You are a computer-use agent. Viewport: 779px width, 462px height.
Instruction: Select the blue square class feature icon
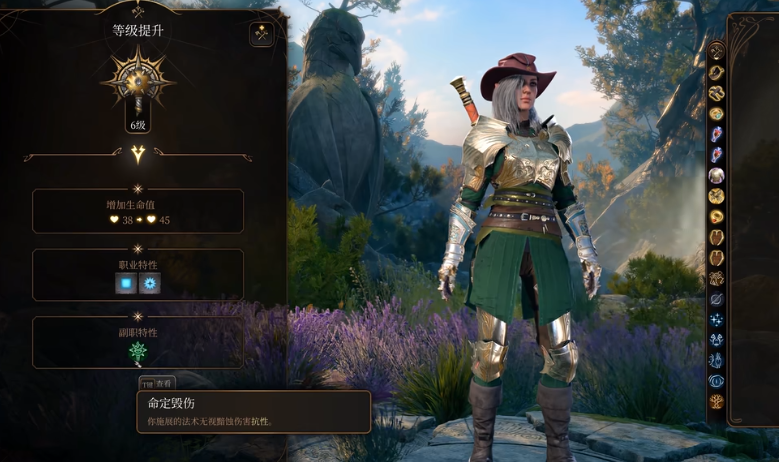[x=126, y=284]
